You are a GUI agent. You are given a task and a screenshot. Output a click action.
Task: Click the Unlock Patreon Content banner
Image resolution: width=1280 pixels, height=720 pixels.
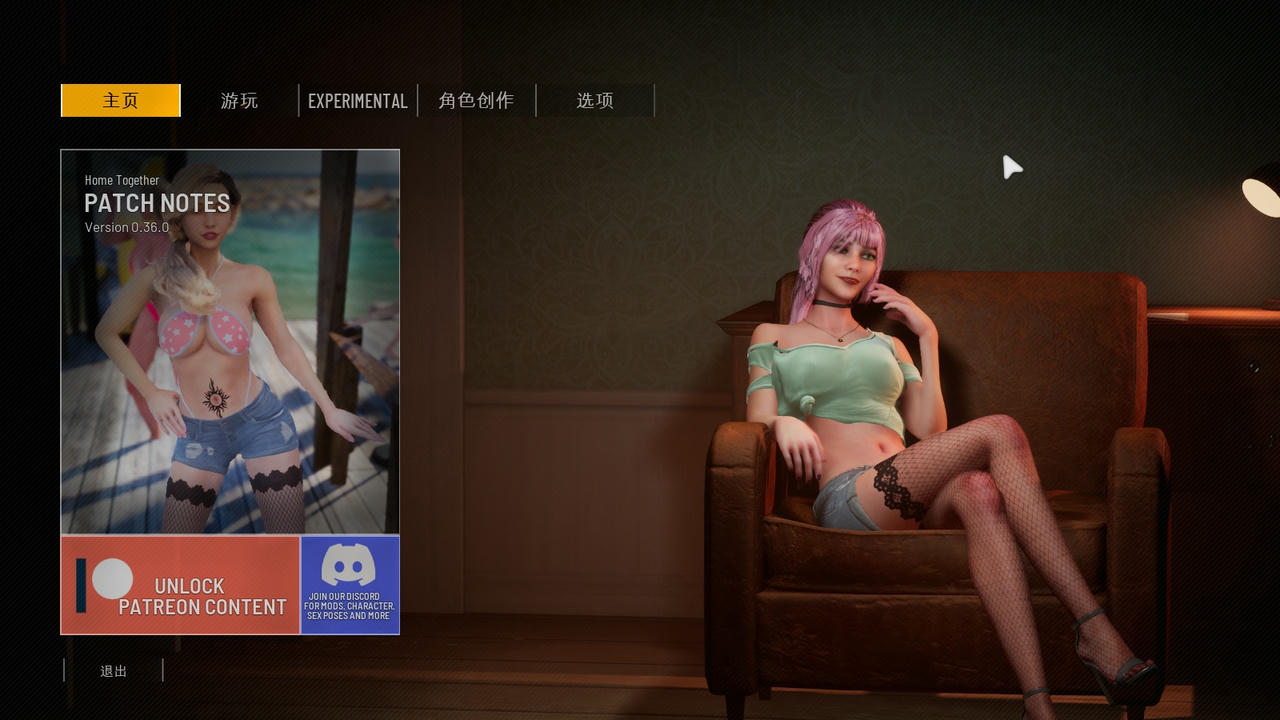pyautogui.click(x=180, y=585)
